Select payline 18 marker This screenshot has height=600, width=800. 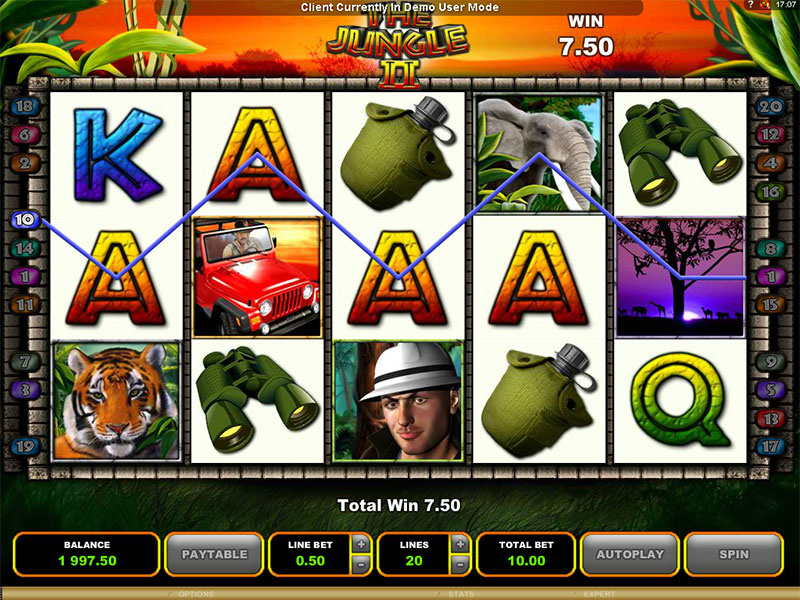(x=26, y=105)
